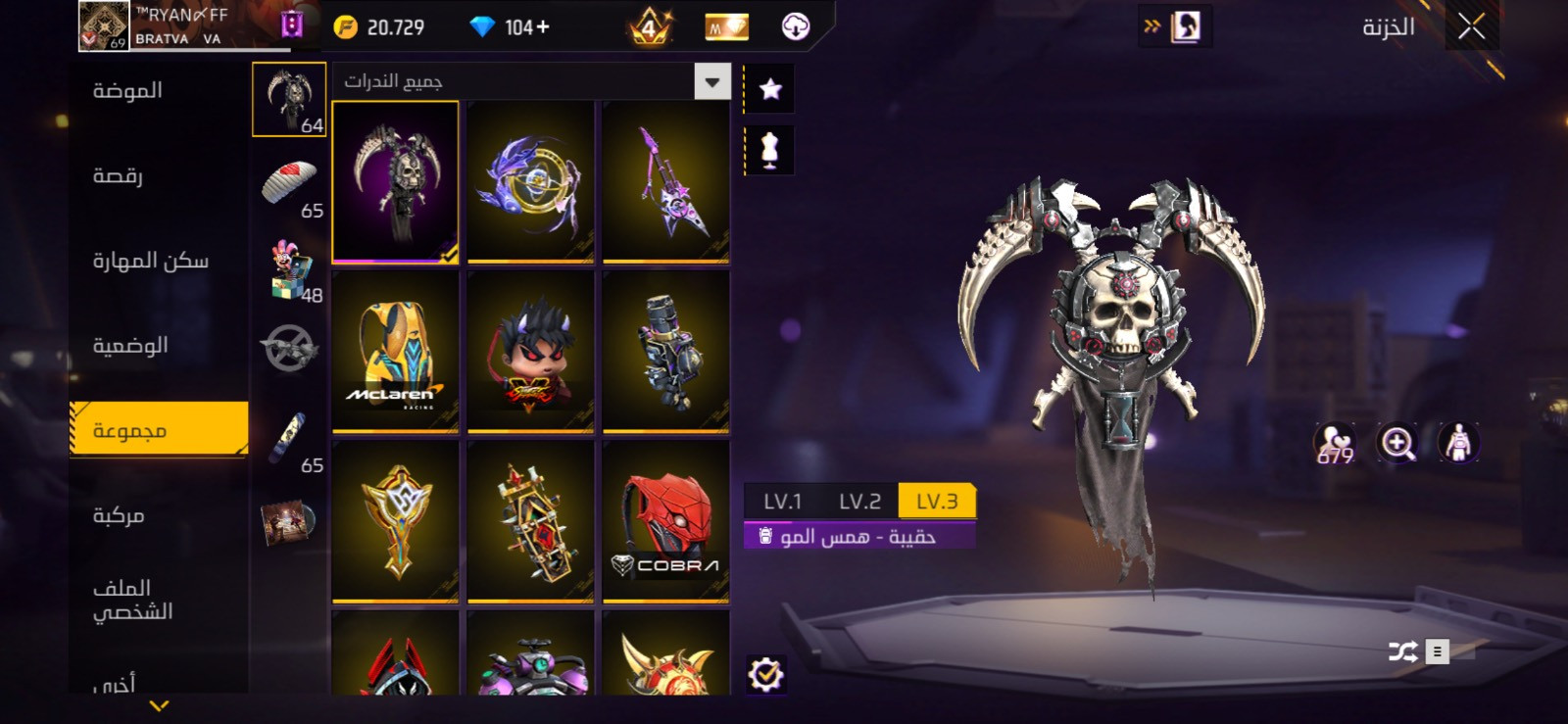Click the star favorites filter
The width and height of the screenshot is (1568, 724).
pos(770,90)
